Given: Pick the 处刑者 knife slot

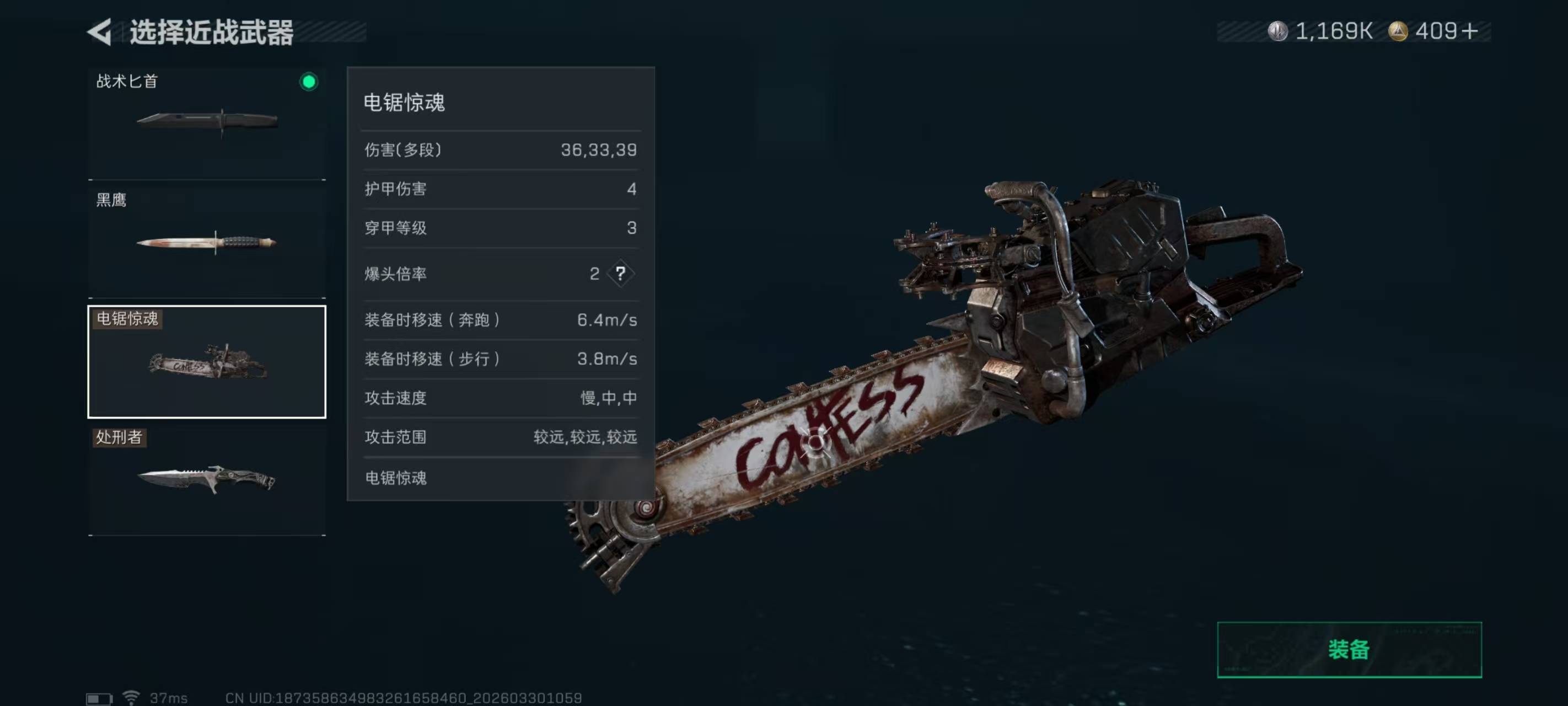Looking at the screenshot, I should pos(207,480).
